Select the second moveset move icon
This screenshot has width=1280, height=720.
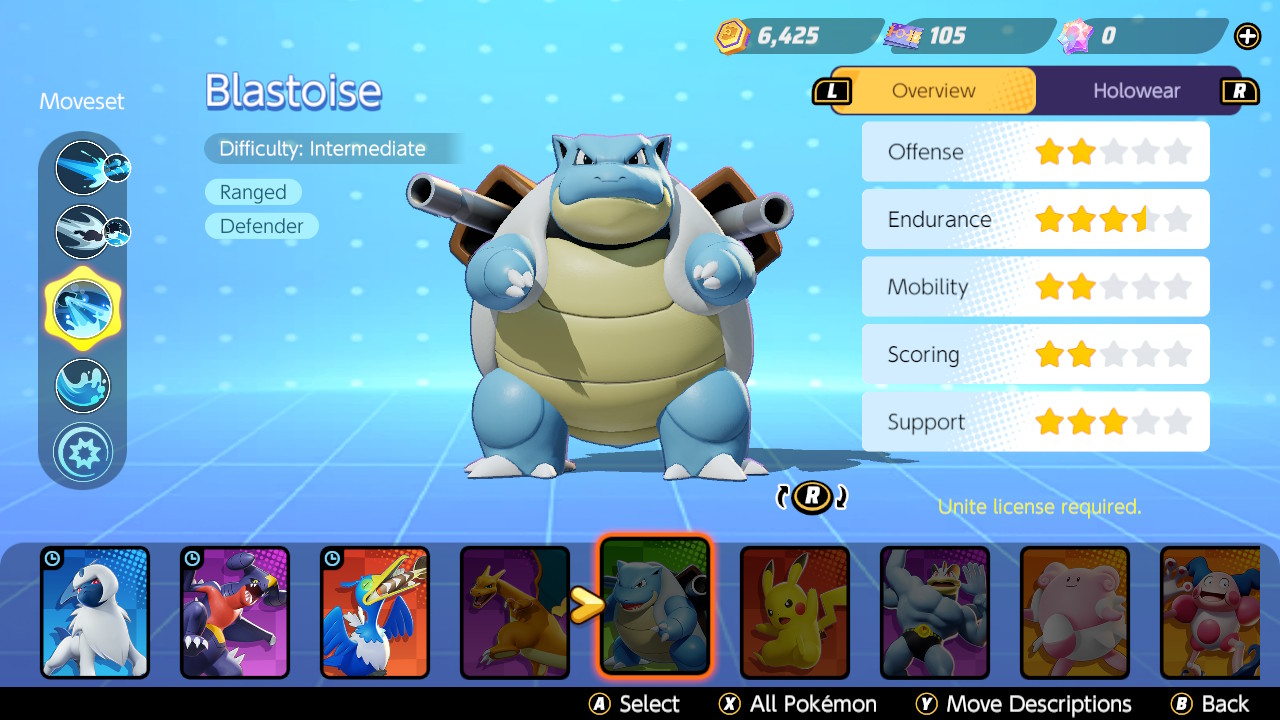click(82, 231)
